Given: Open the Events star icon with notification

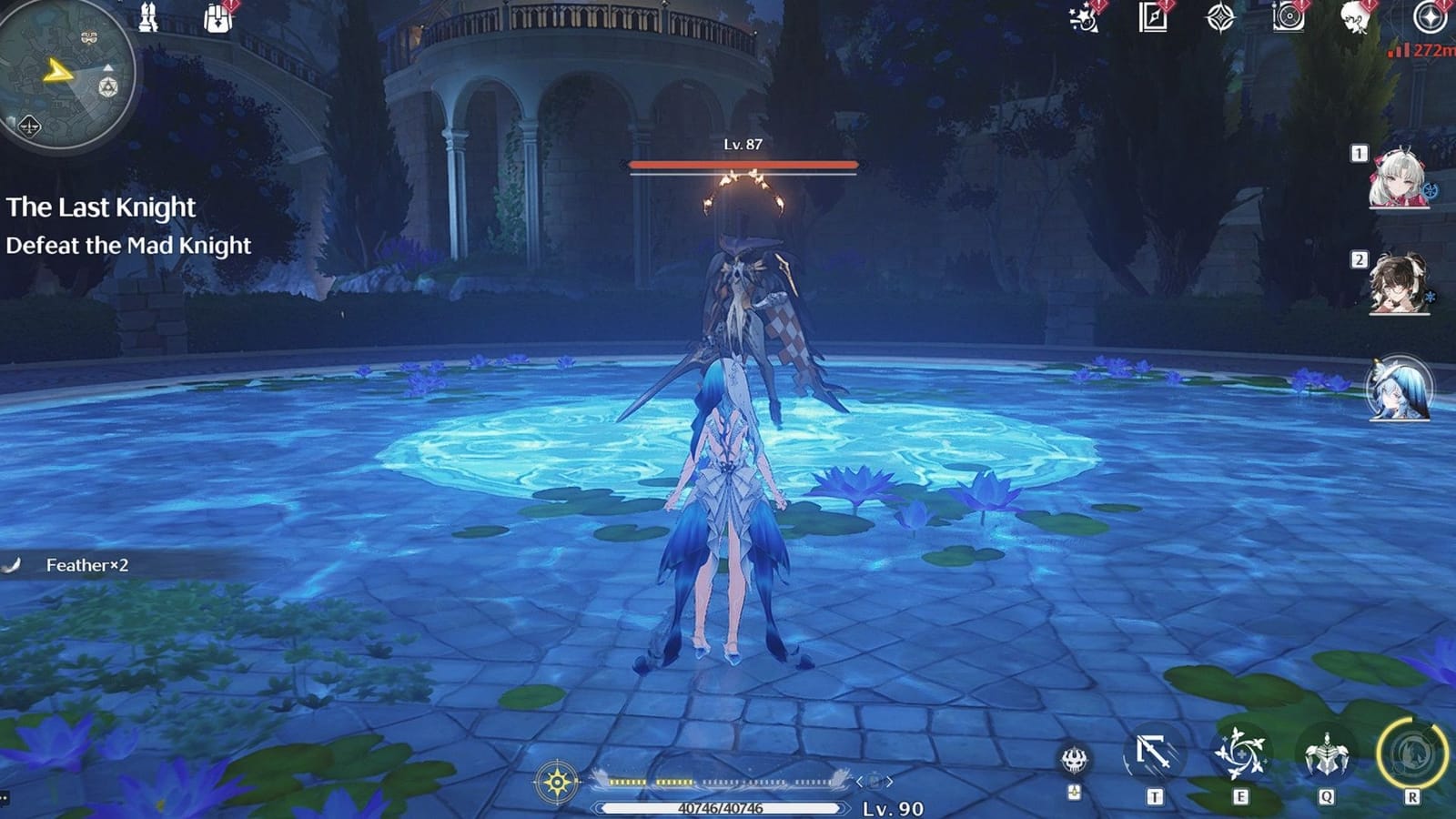Looking at the screenshot, I should (x=1083, y=20).
